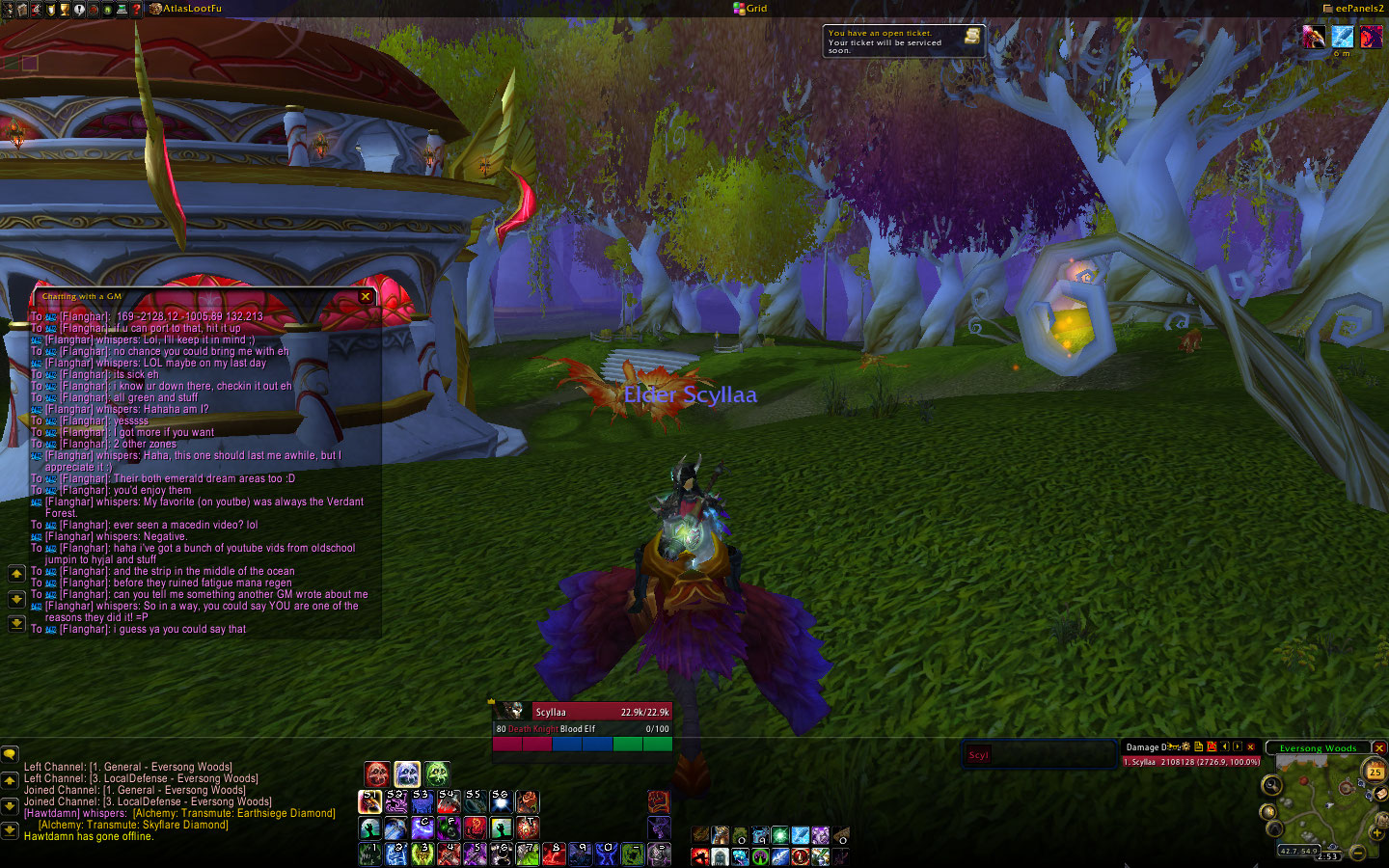
Task: Close the Eversong Woods minimap
Action: pyautogui.click(x=1379, y=747)
